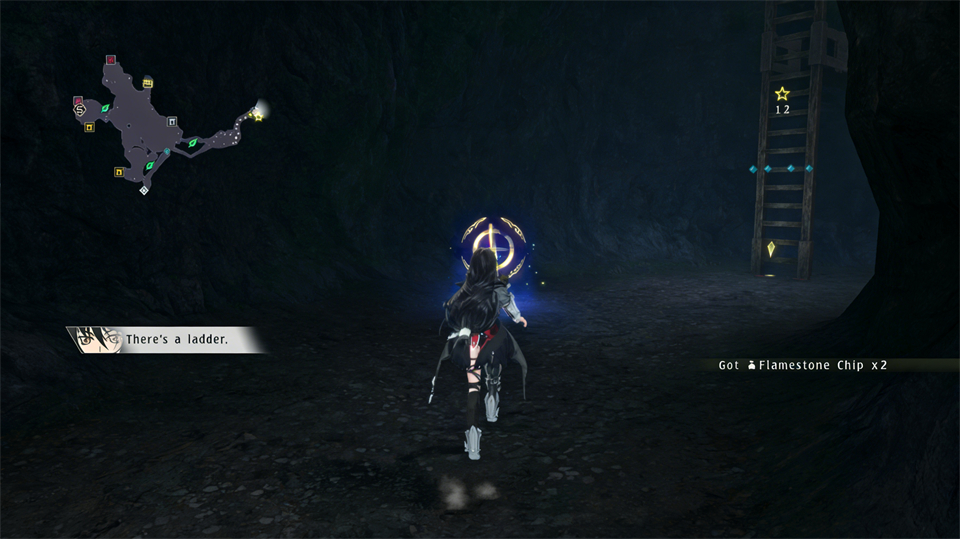
Task: Click the small teal marker on minimap
Action: (x=167, y=151)
